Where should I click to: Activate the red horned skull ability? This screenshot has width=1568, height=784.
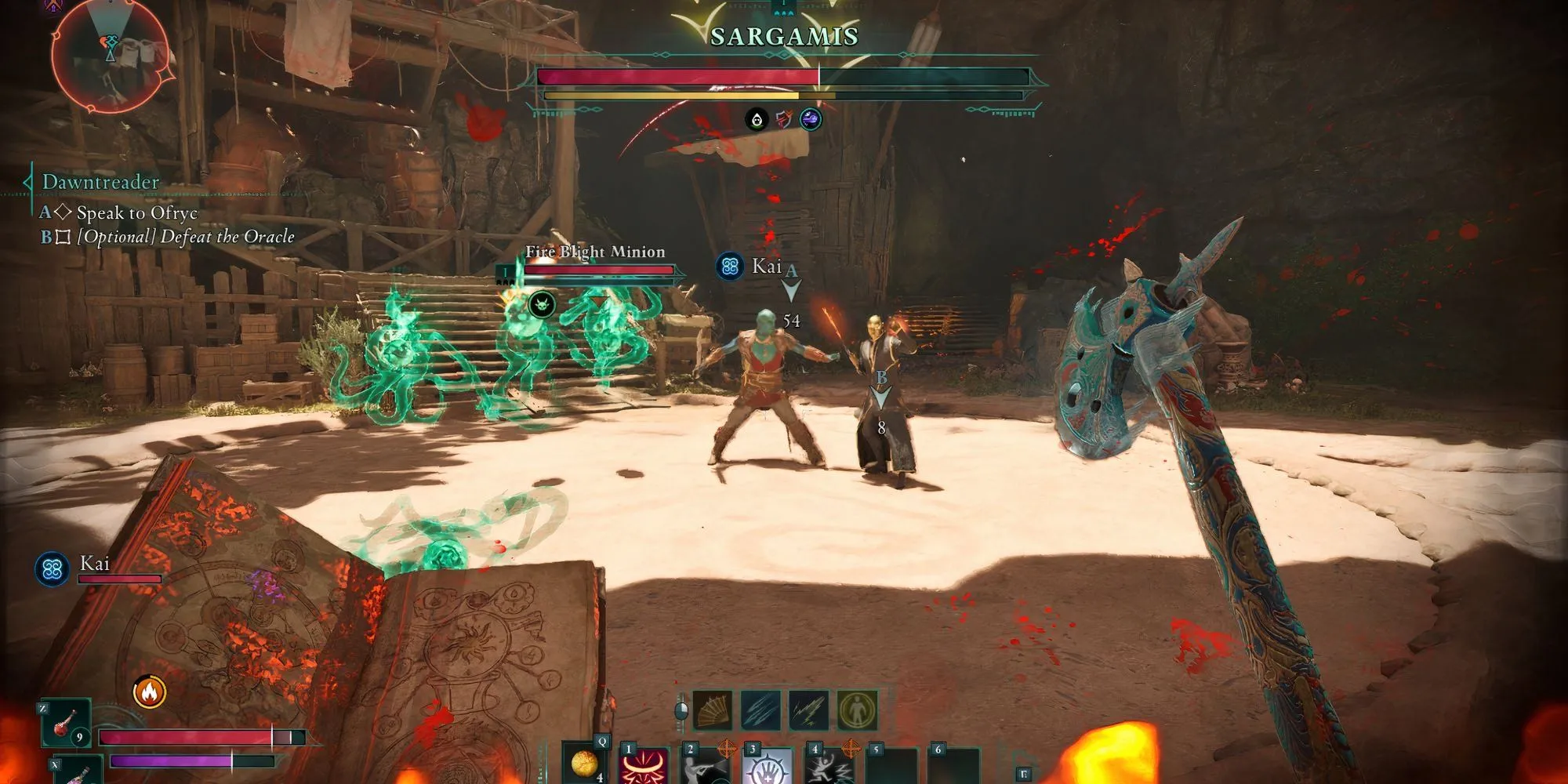(x=644, y=765)
